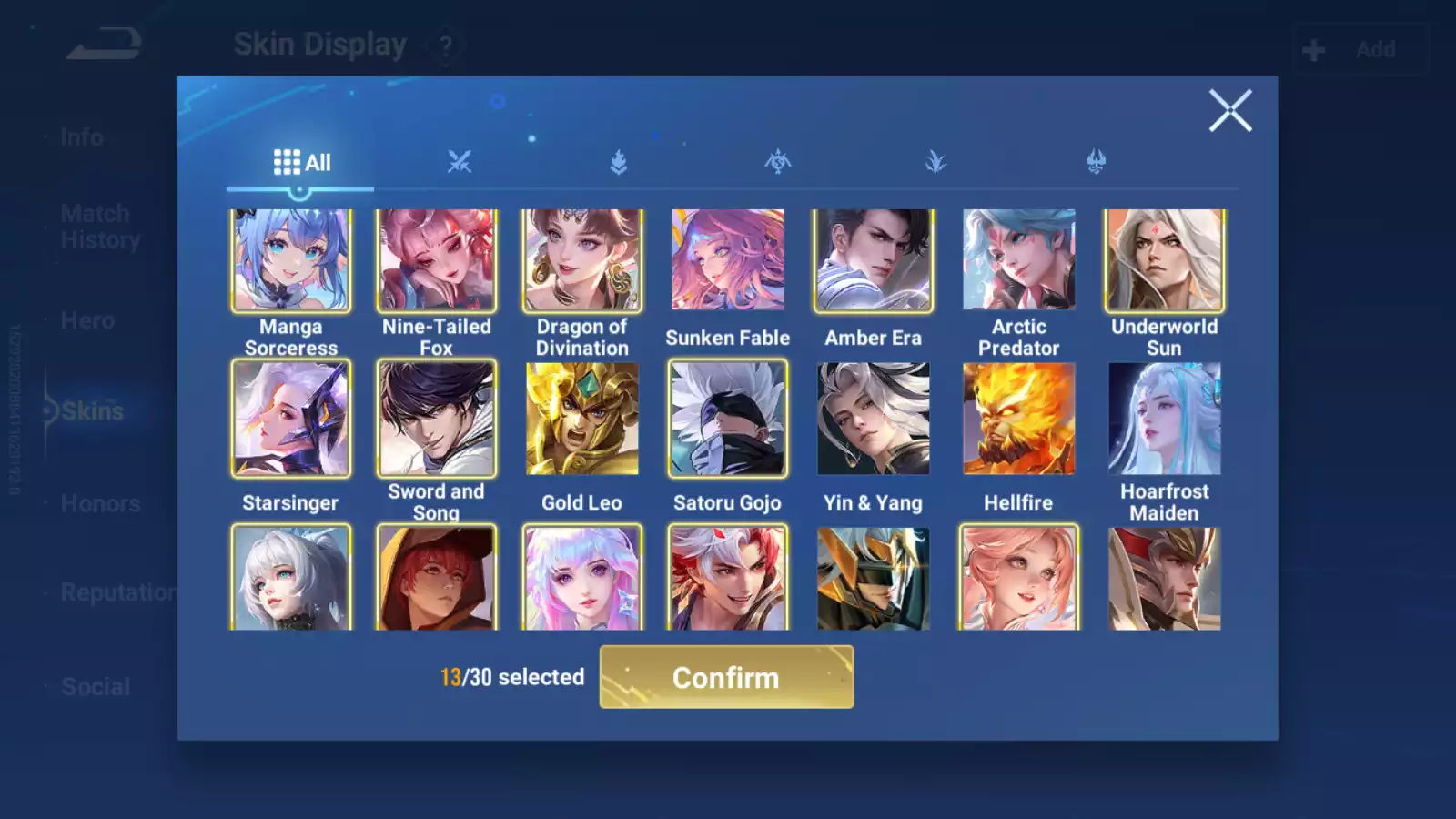Filter by the assassin class emblem icon
This screenshot has height=819, width=1456.
point(778,159)
